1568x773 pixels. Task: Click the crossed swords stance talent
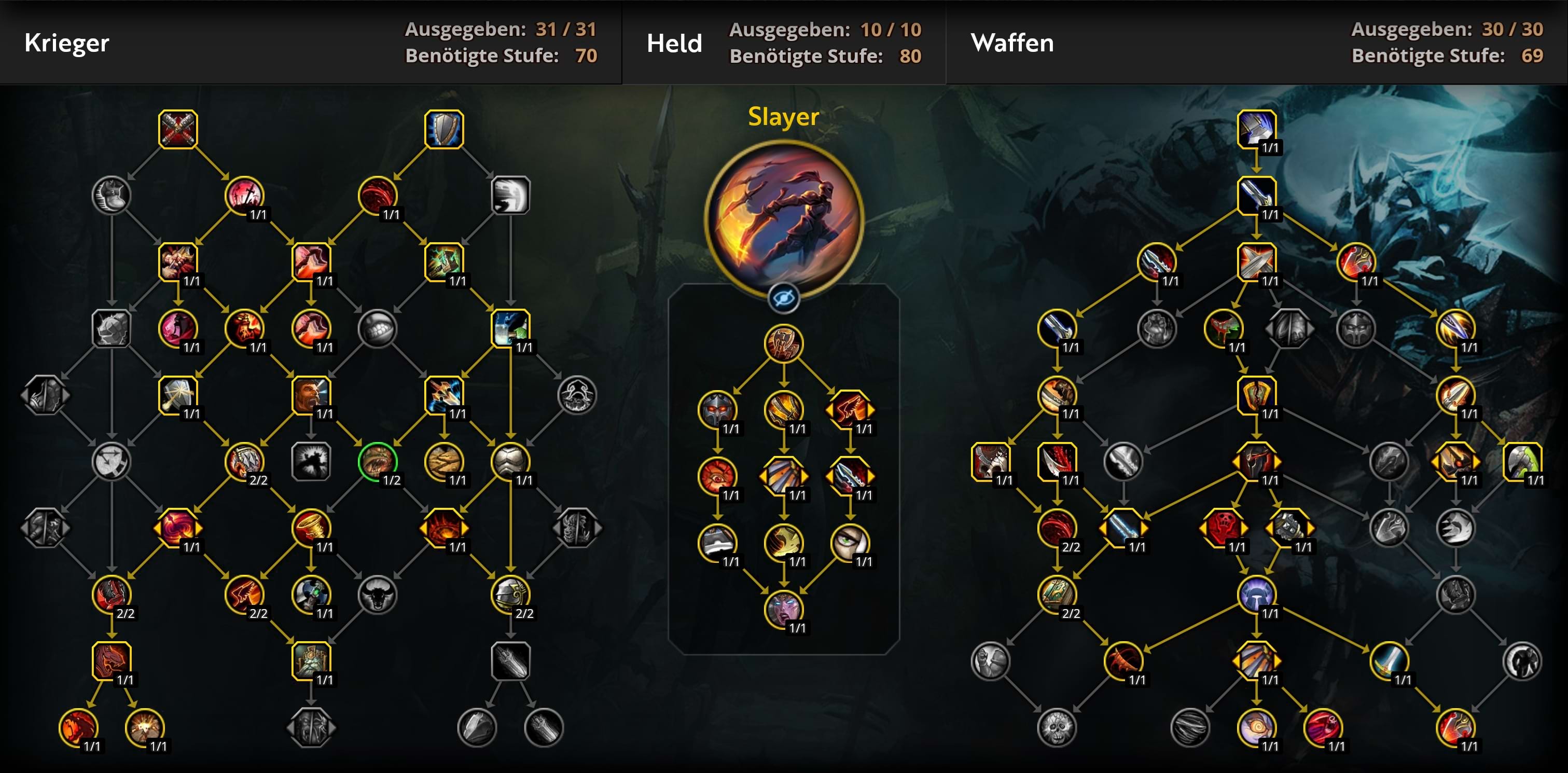(178, 129)
